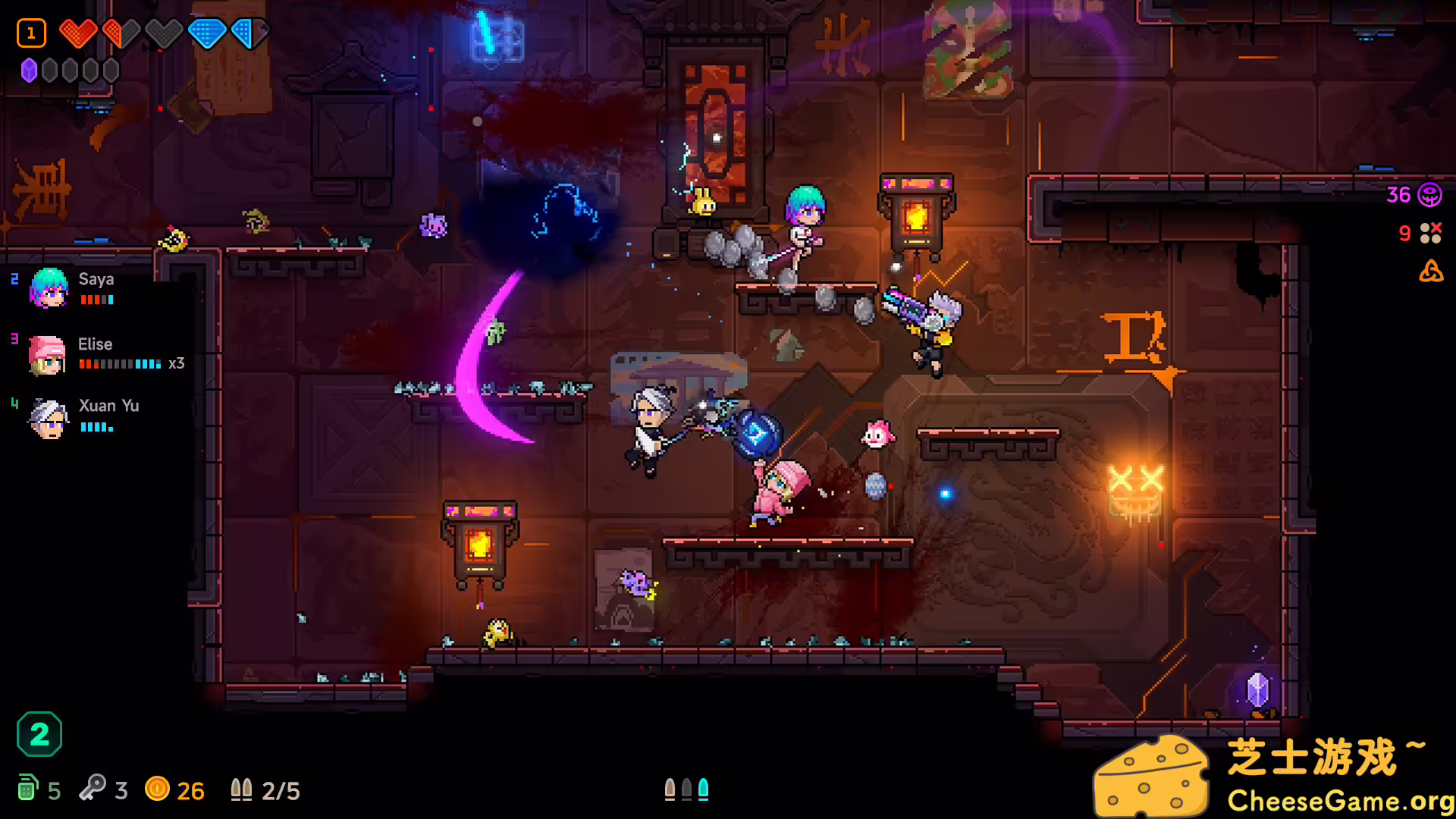Click the bullet ammo icon showing 2/5
This screenshot has height=819, width=1456.
coord(242,789)
